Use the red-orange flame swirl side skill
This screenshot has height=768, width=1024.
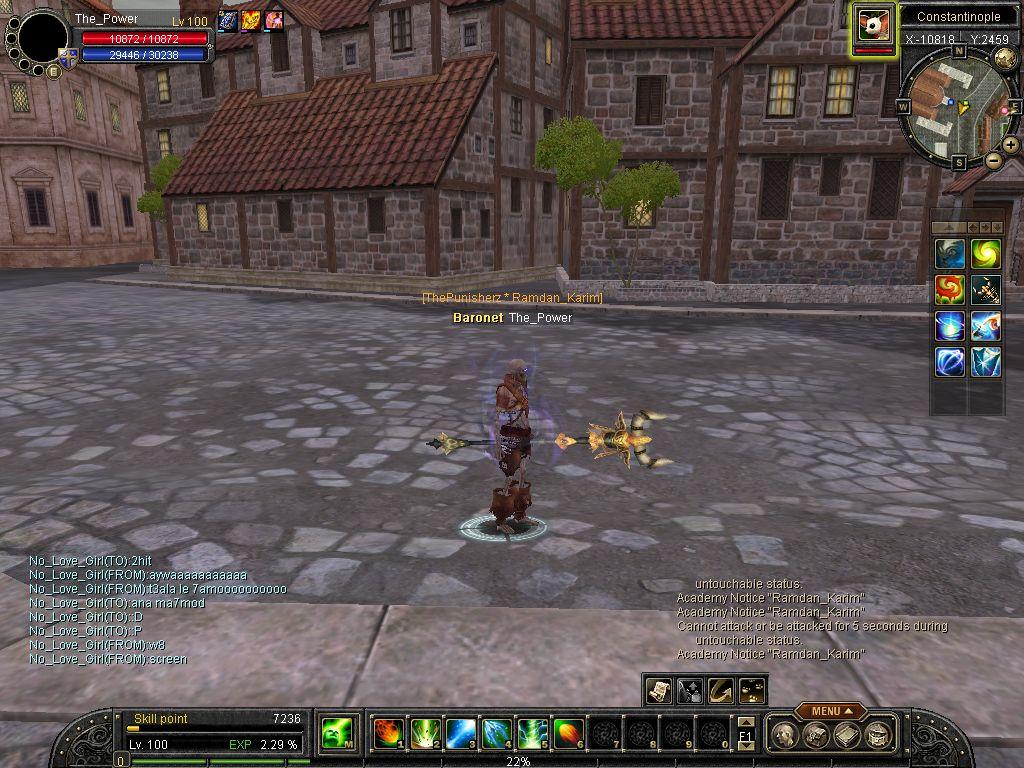coord(950,290)
